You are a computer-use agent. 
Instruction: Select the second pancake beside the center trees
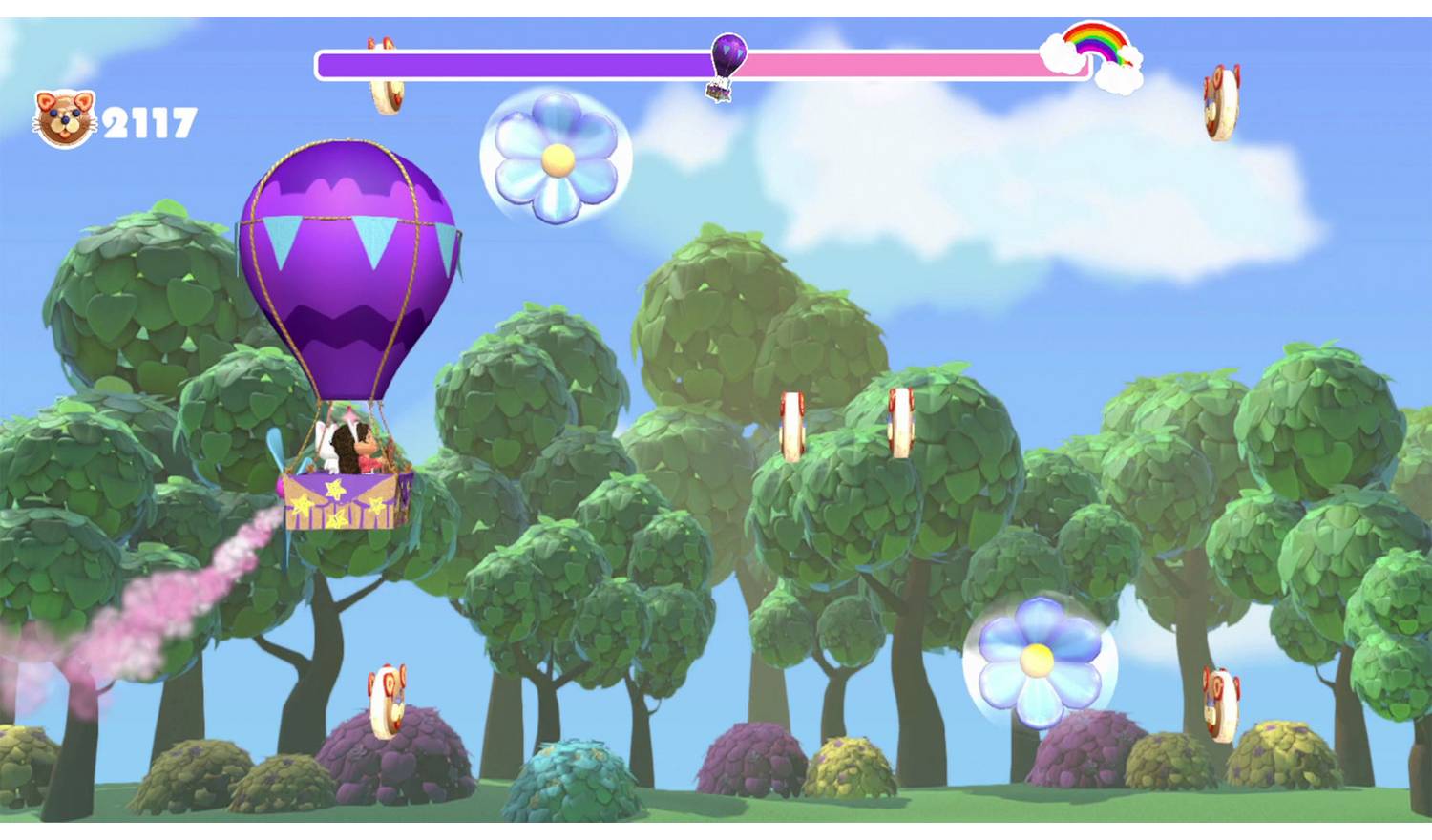pos(901,423)
